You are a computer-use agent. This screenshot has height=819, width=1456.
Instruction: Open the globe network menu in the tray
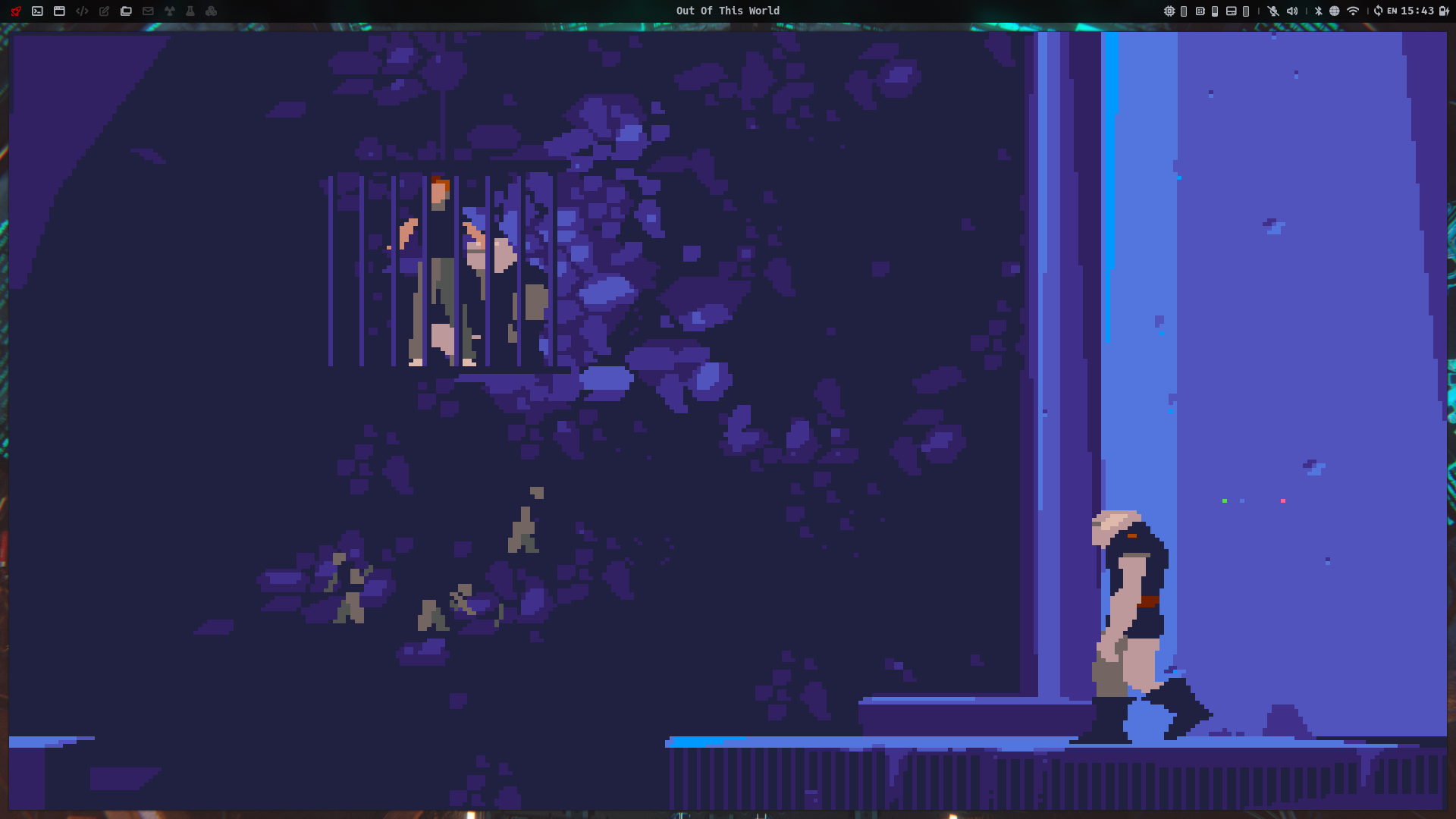coord(1335,11)
